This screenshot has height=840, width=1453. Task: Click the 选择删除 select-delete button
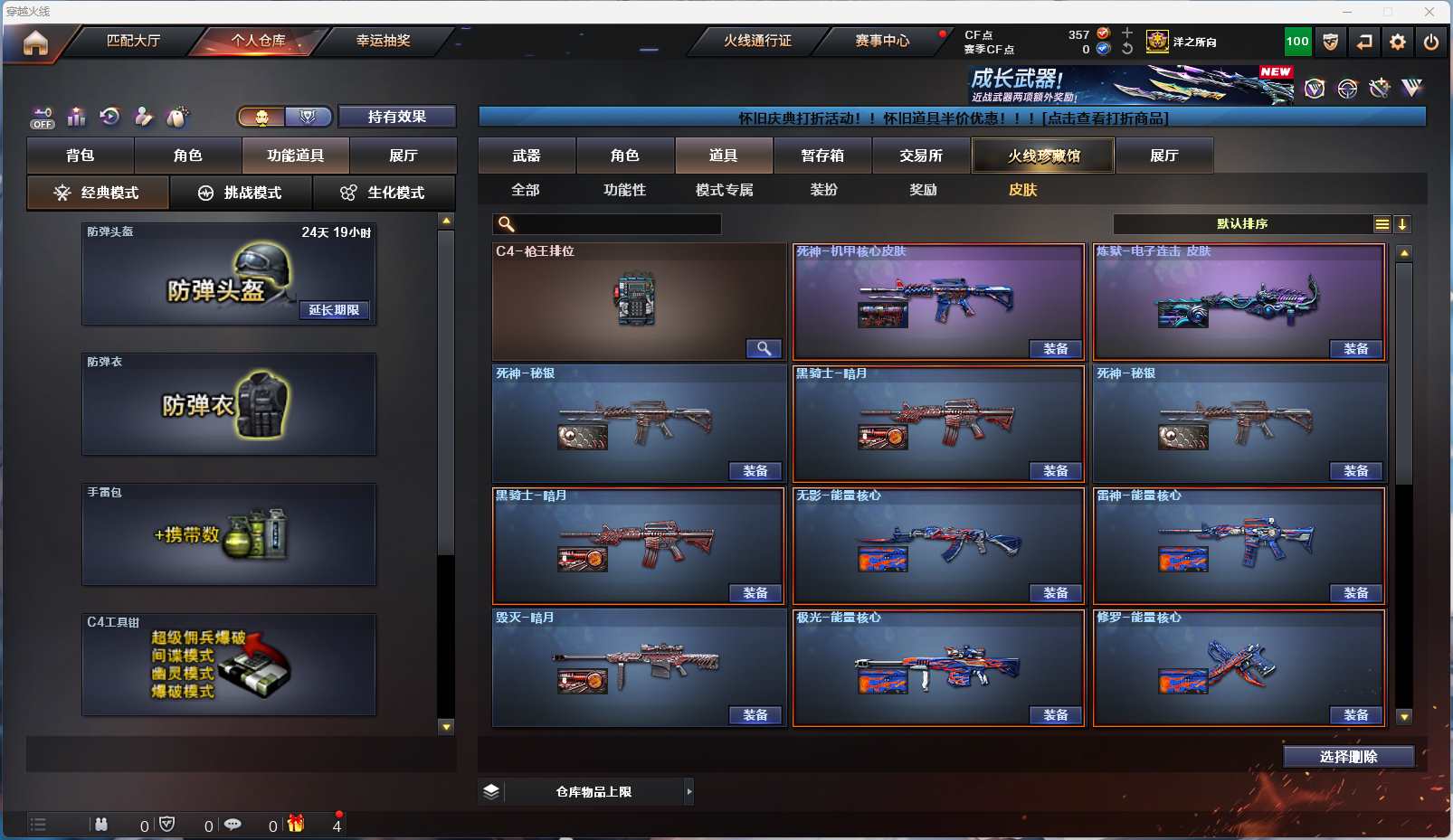click(x=1348, y=757)
